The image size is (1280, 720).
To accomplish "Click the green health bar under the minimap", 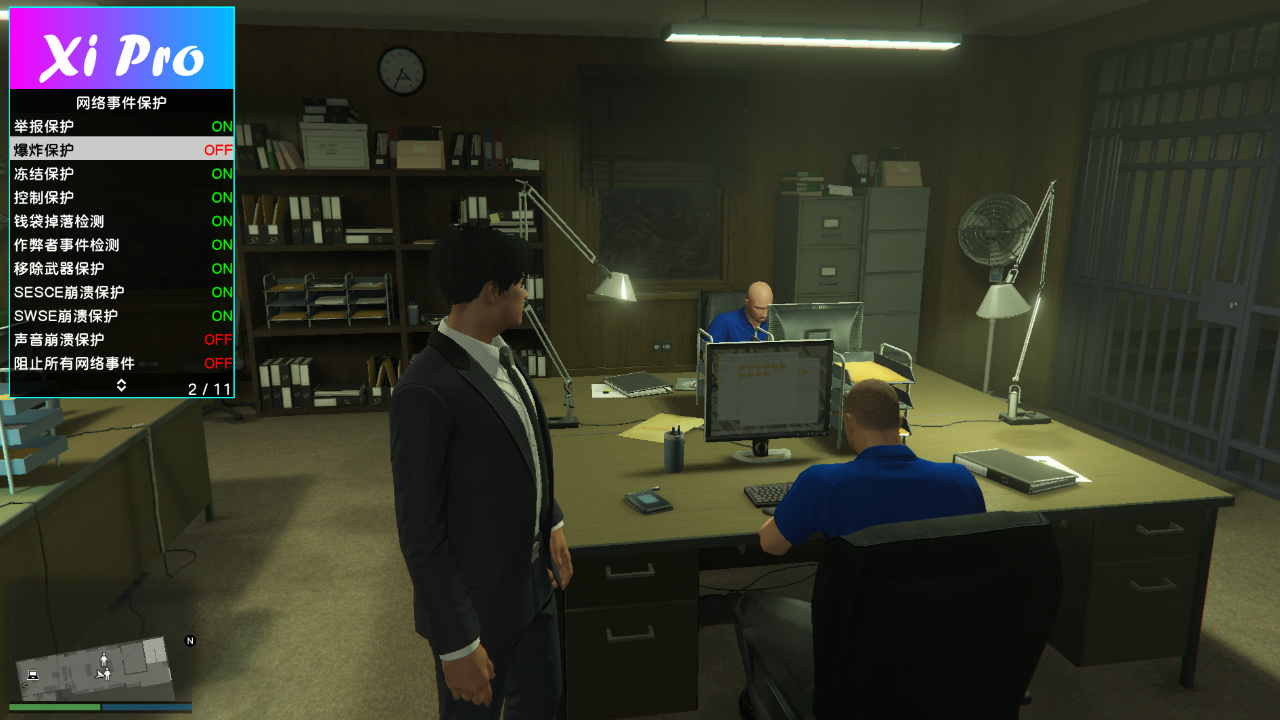I will pyautogui.click(x=54, y=706).
